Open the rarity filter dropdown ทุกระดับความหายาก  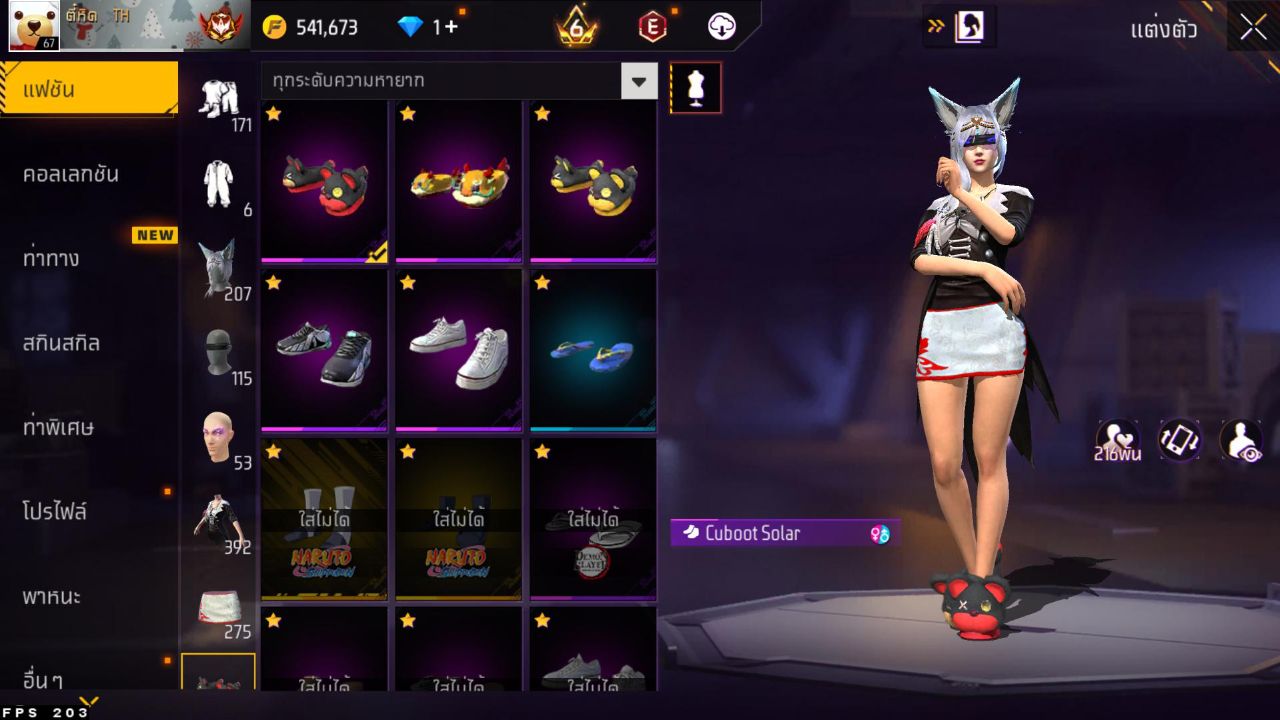click(455, 80)
